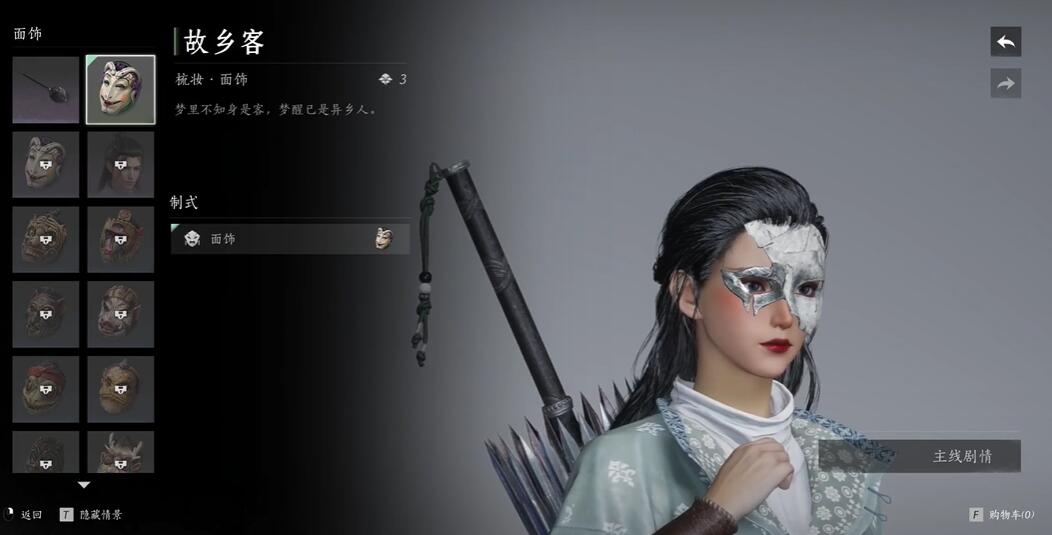Undo the last change with the back arrow
This screenshot has height=535, width=1052.
[1005, 42]
